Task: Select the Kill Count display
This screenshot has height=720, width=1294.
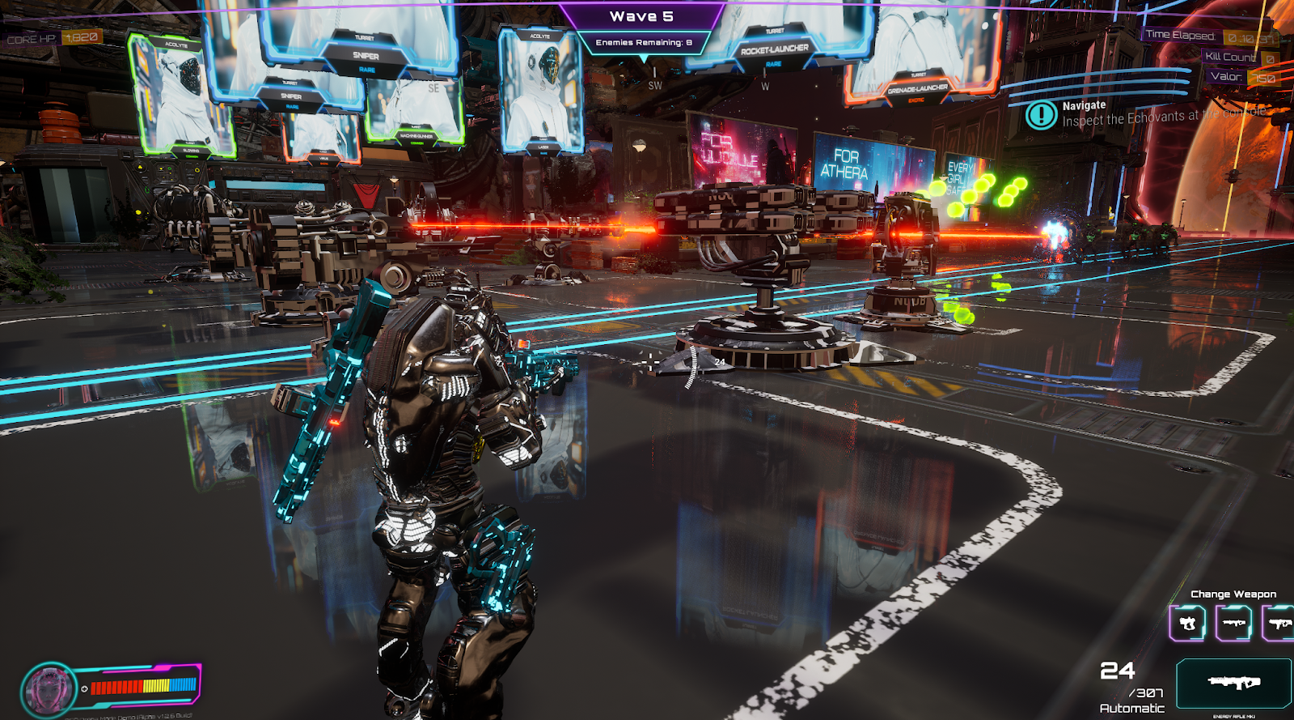Action: click(1230, 56)
